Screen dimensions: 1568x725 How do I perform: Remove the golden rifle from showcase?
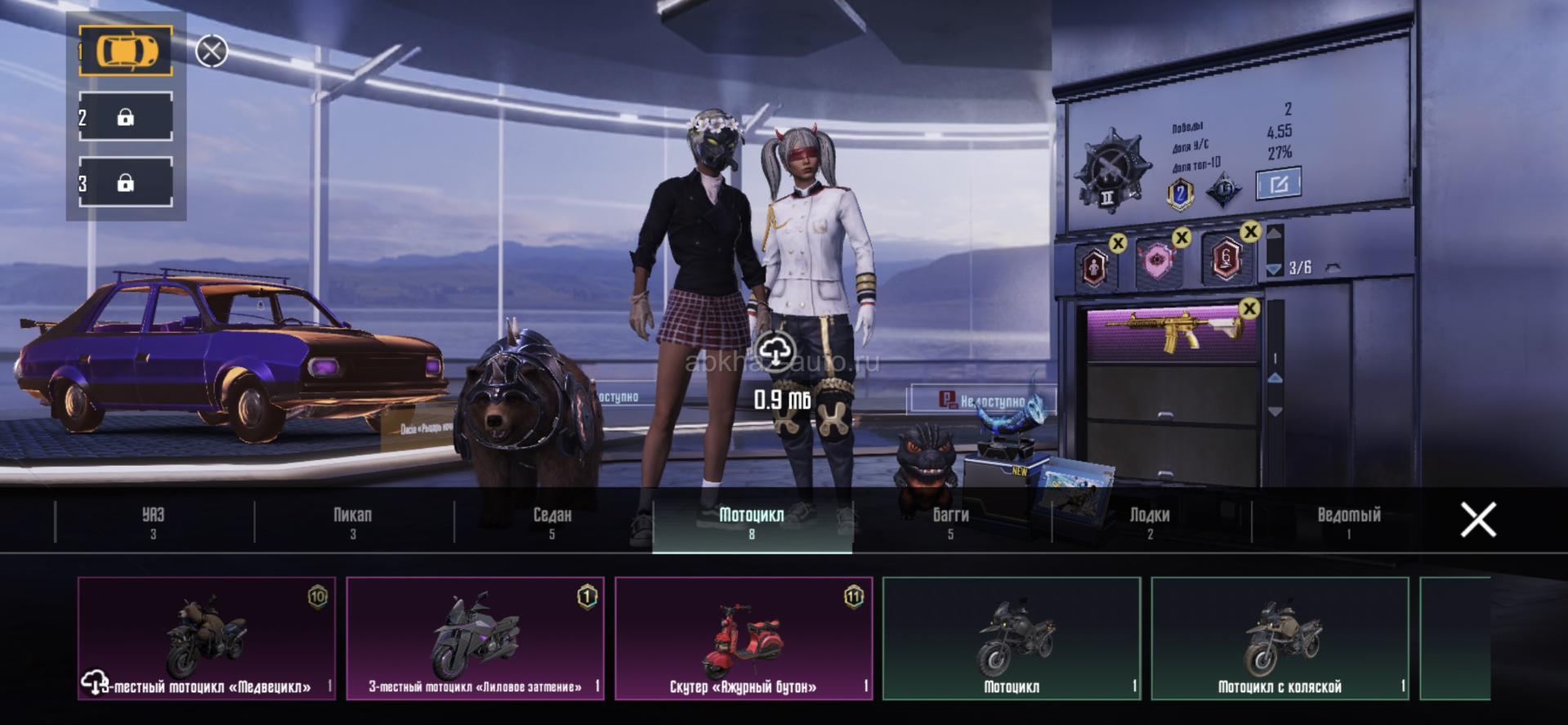pos(1249,308)
